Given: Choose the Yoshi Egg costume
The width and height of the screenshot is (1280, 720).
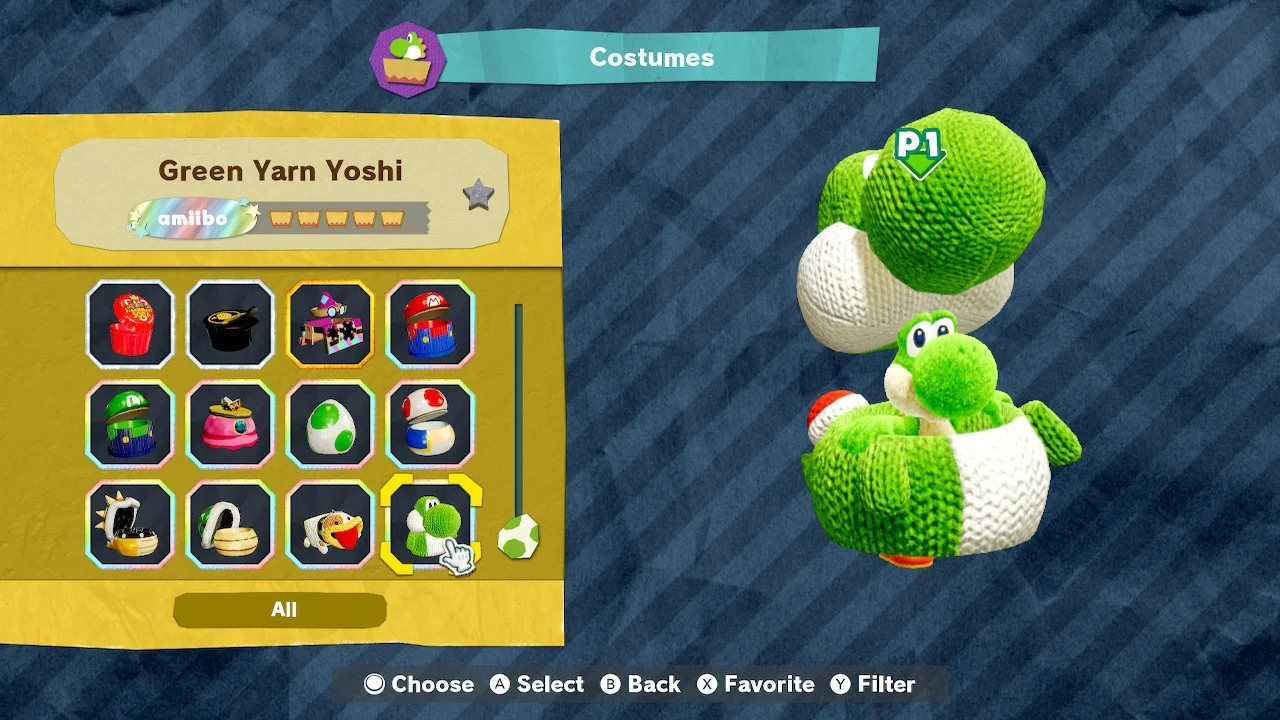Looking at the screenshot, I should point(330,422).
